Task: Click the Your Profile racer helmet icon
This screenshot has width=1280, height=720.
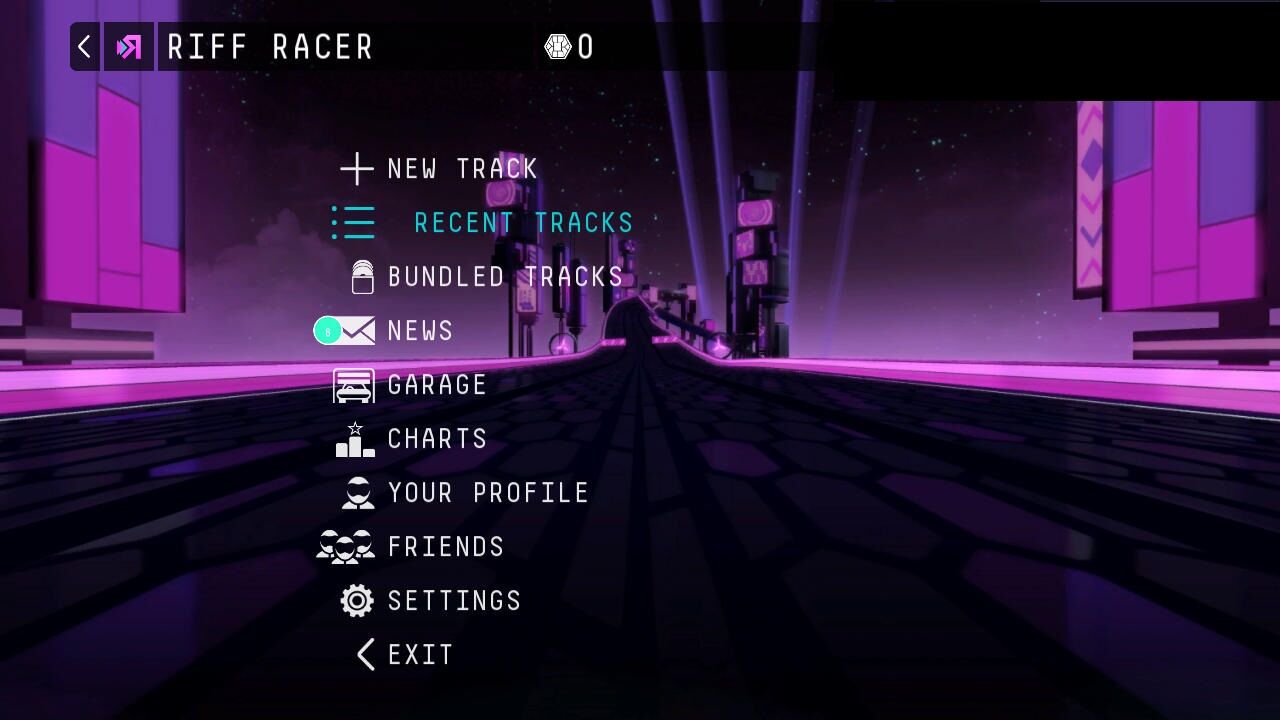Action: click(356, 492)
